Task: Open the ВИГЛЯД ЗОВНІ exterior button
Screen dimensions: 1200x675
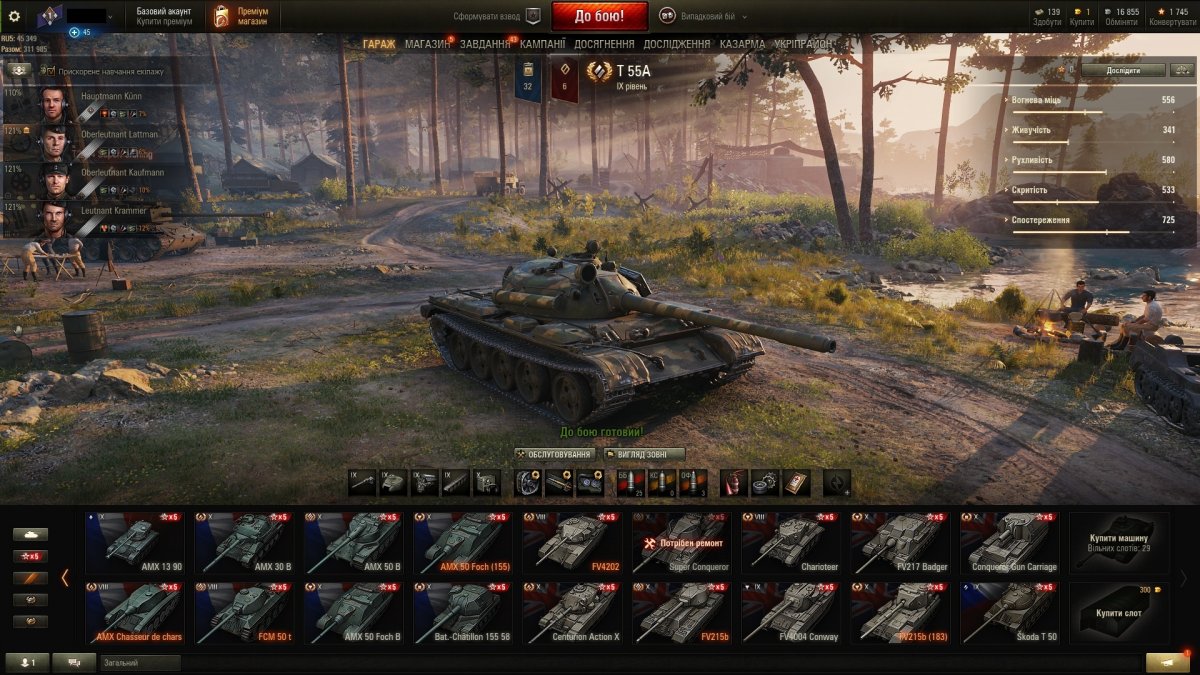Action: pyautogui.click(x=644, y=454)
